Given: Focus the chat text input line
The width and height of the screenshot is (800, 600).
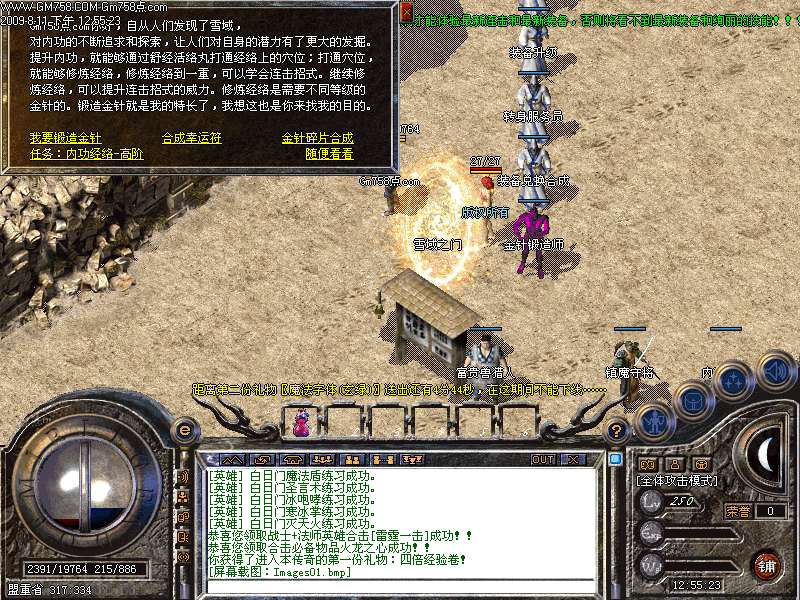Looking at the screenshot, I should click(x=400, y=586).
